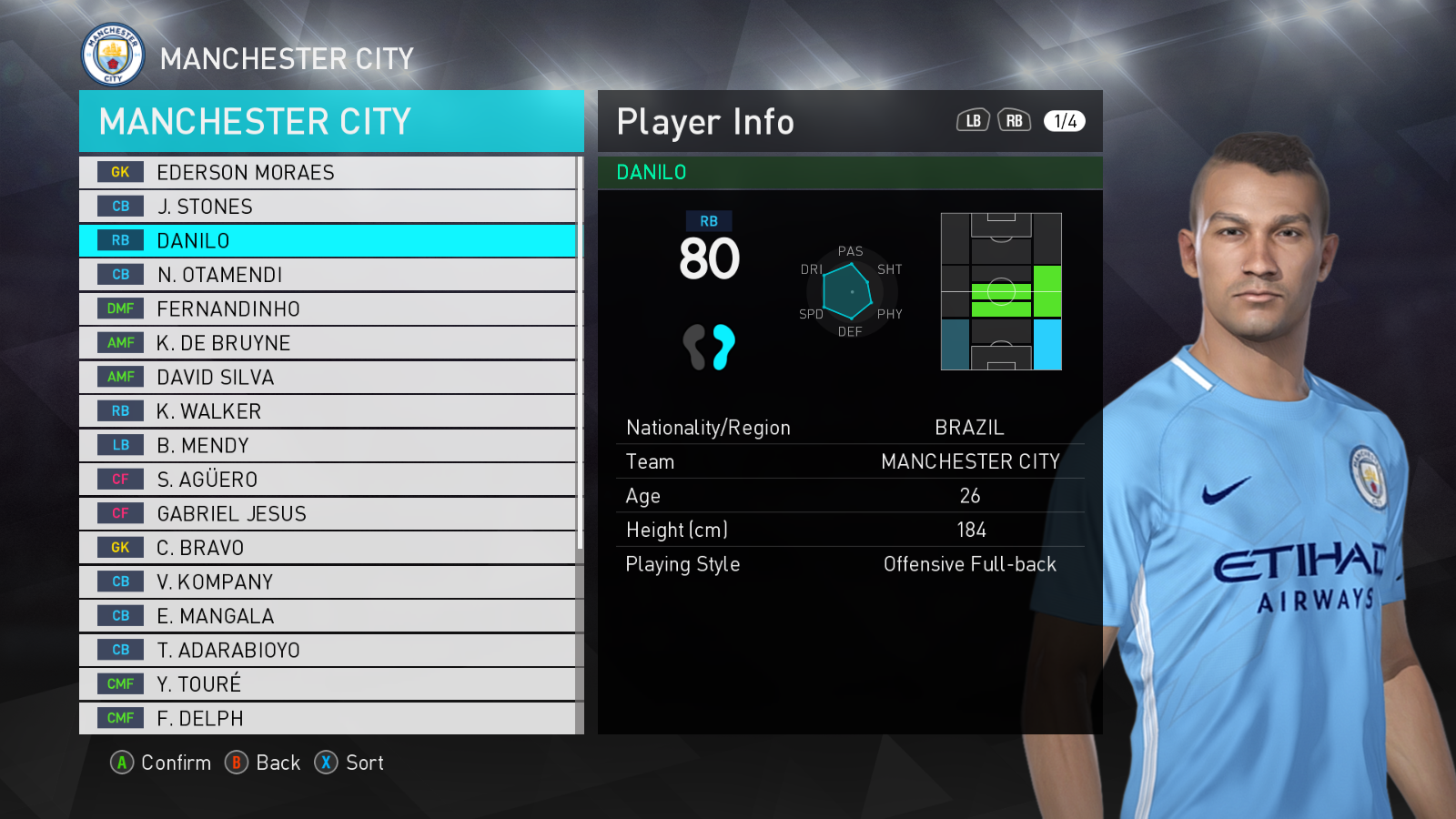Choose striker S. Agüero

[328, 480]
